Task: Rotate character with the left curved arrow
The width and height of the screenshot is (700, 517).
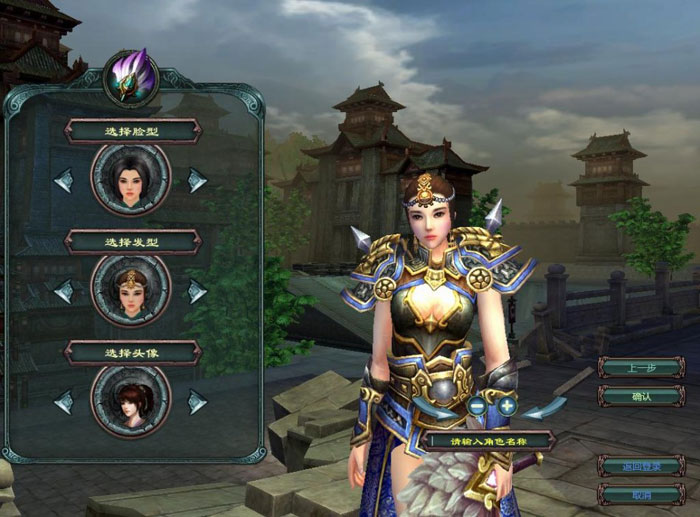Action: [437, 408]
